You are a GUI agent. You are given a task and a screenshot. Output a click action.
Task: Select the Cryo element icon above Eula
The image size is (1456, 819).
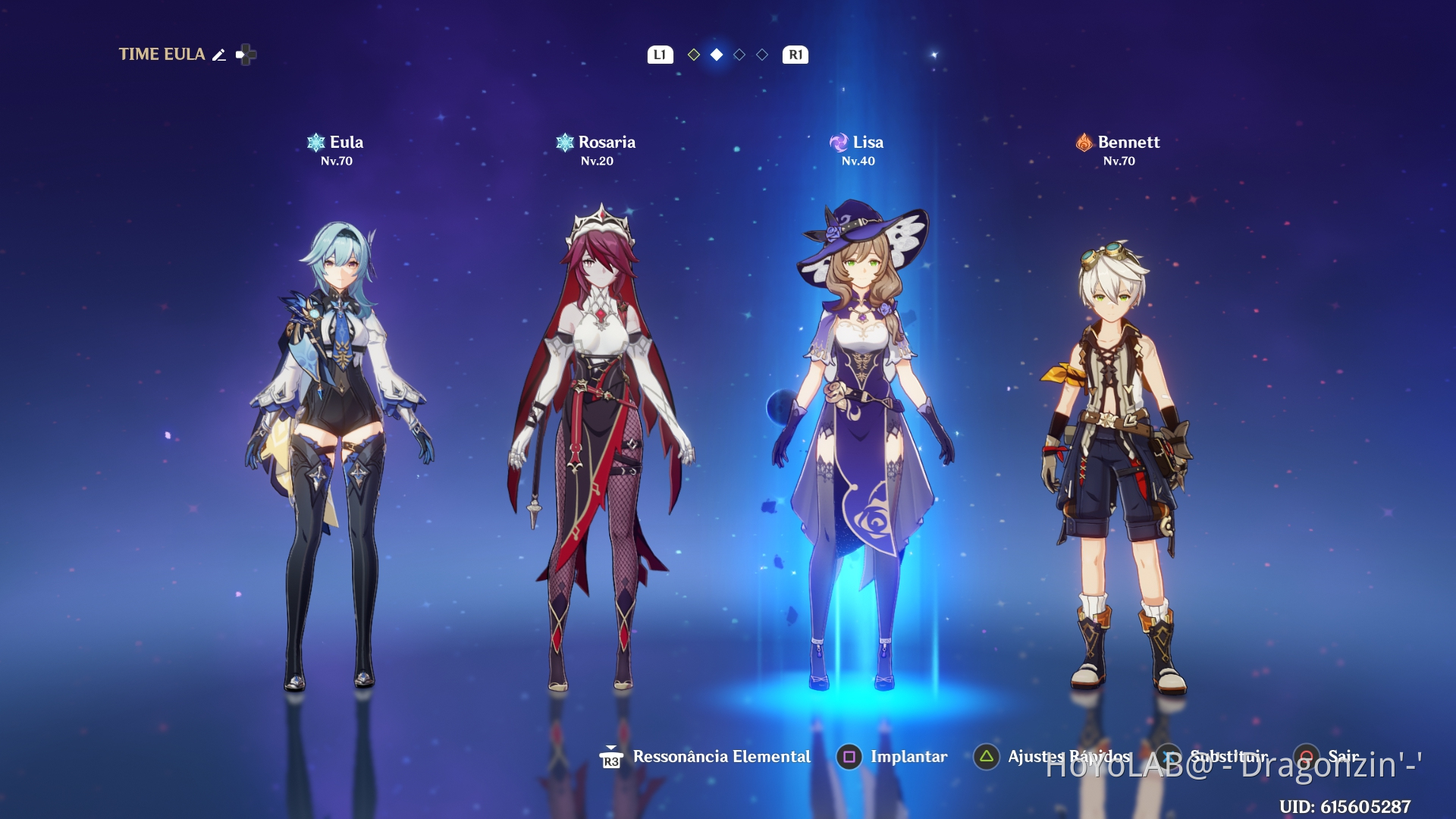tap(314, 141)
